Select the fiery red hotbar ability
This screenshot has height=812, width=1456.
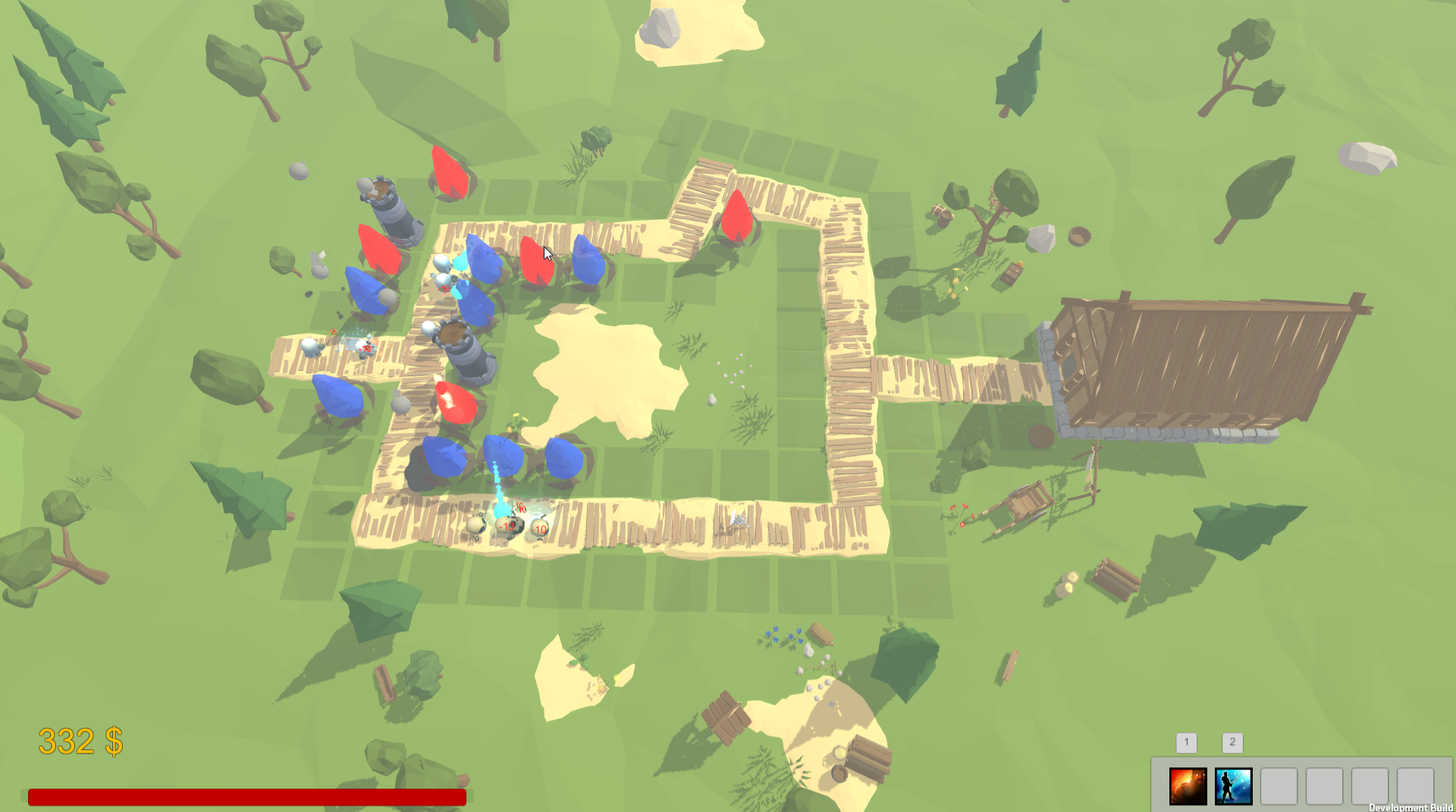tap(1188, 785)
